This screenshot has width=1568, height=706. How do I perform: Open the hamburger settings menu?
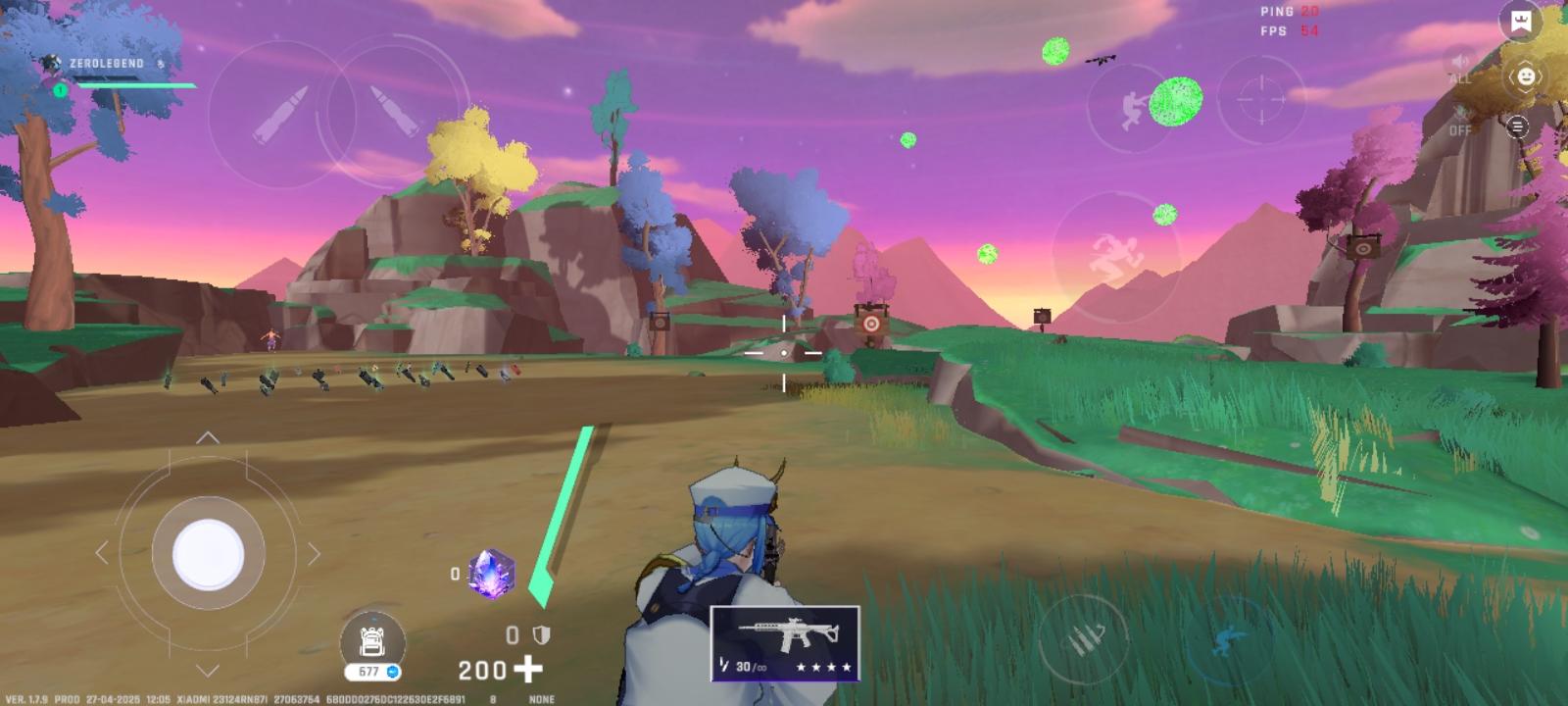tap(1518, 126)
